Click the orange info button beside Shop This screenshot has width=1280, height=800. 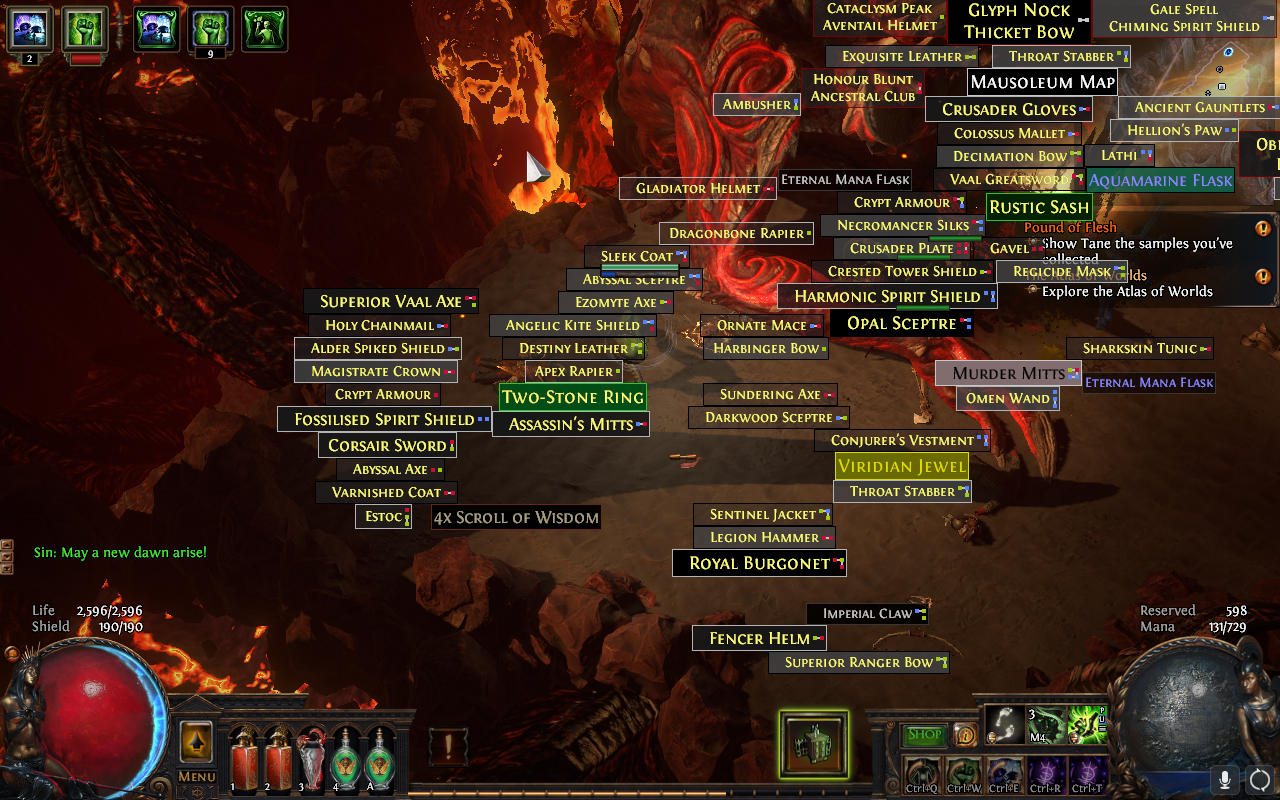[x=965, y=735]
